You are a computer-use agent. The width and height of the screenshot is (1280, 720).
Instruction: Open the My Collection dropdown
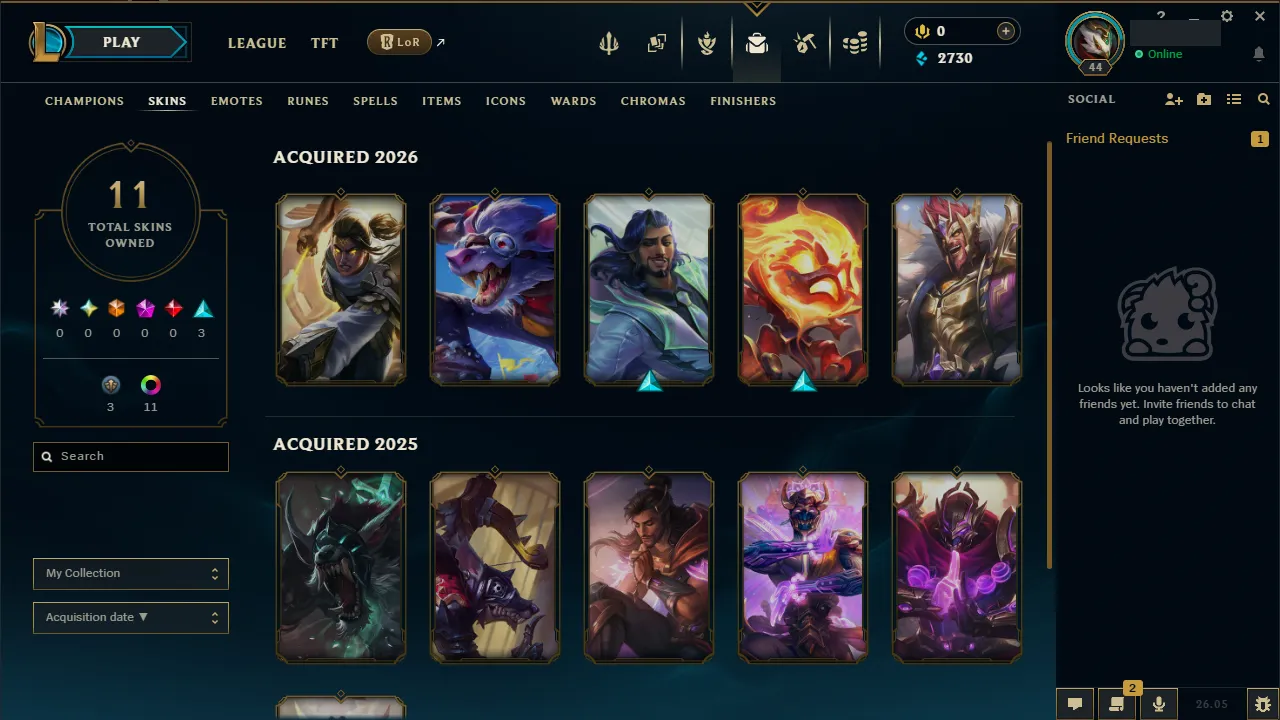point(130,573)
